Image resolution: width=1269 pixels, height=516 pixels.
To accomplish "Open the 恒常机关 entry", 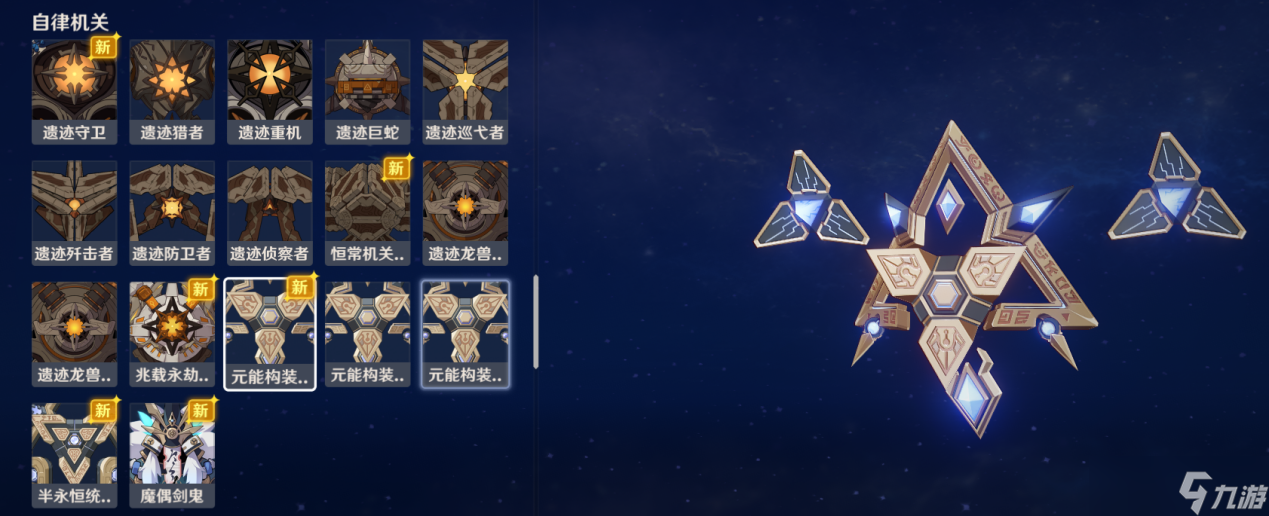I will tap(367, 212).
